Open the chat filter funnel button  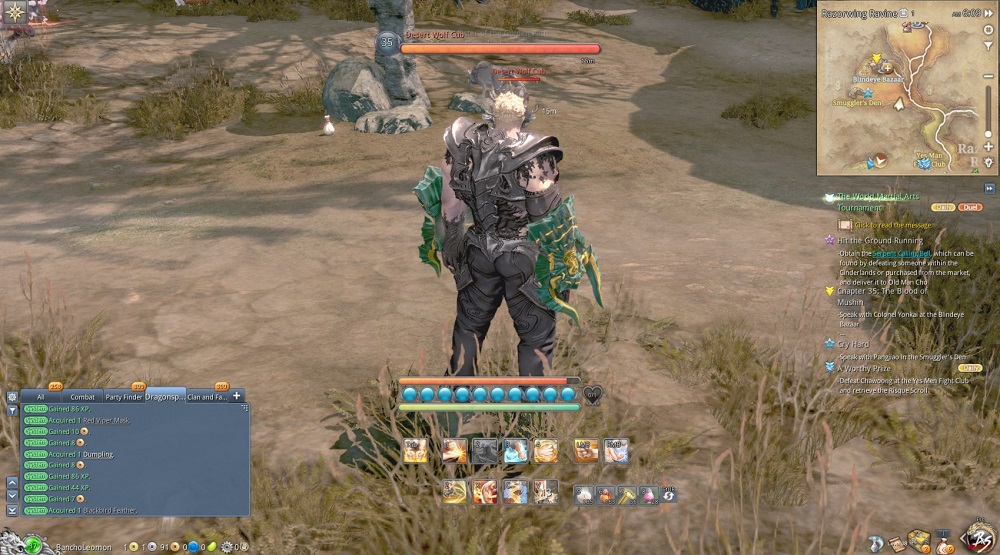click(x=12, y=410)
